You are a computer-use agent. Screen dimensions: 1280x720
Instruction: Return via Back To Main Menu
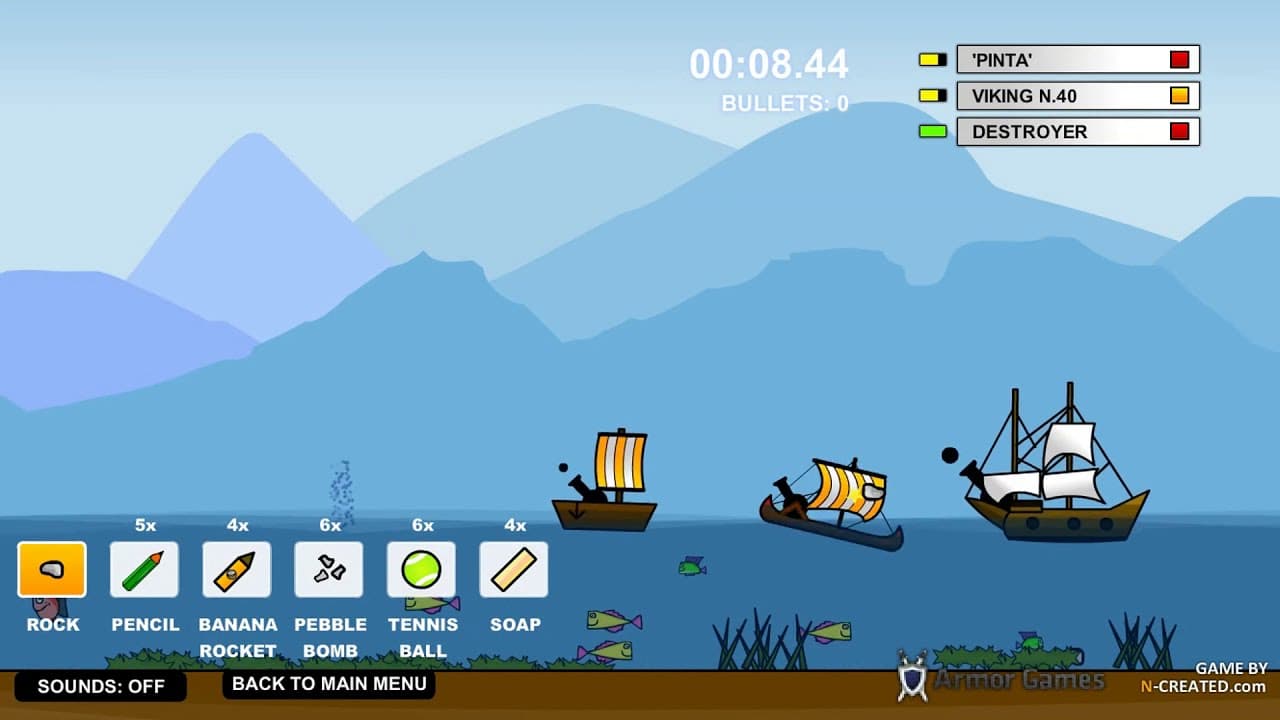point(328,684)
